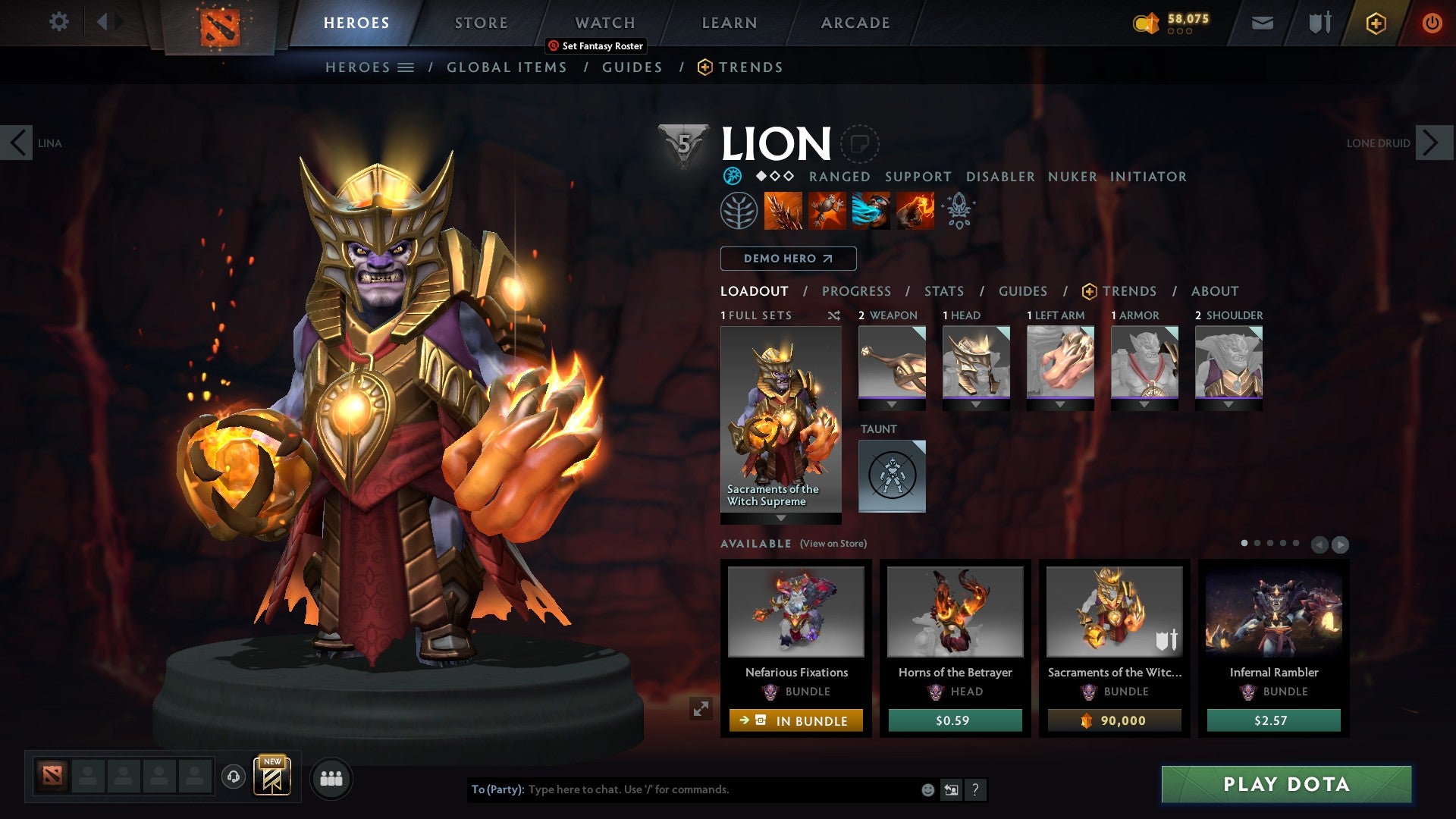Toggle the shuffle loadout icon
Image resolution: width=1456 pixels, height=819 pixels.
click(x=834, y=316)
